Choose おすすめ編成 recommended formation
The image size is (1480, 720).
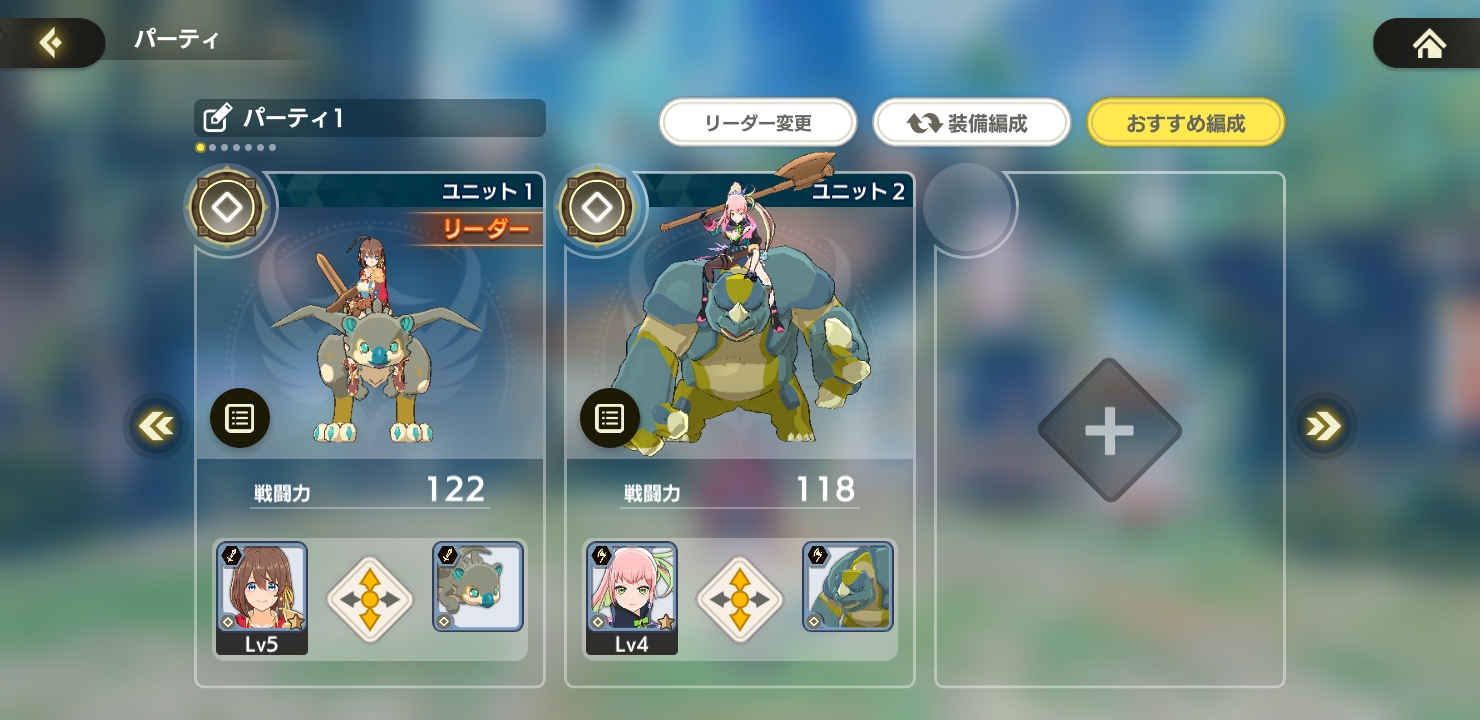pyautogui.click(x=1185, y=124)
